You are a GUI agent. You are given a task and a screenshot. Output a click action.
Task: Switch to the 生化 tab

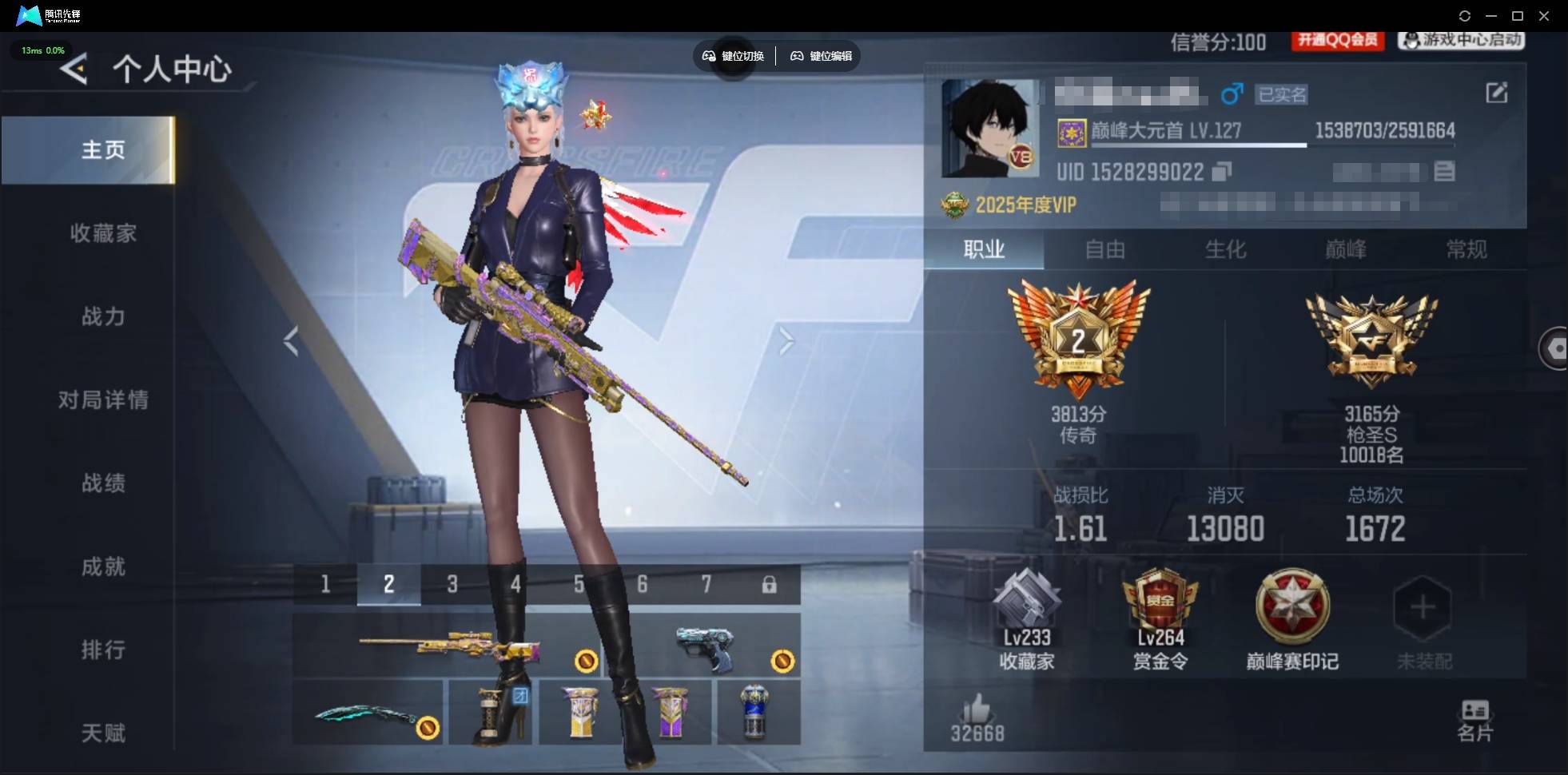point(1225,250)
